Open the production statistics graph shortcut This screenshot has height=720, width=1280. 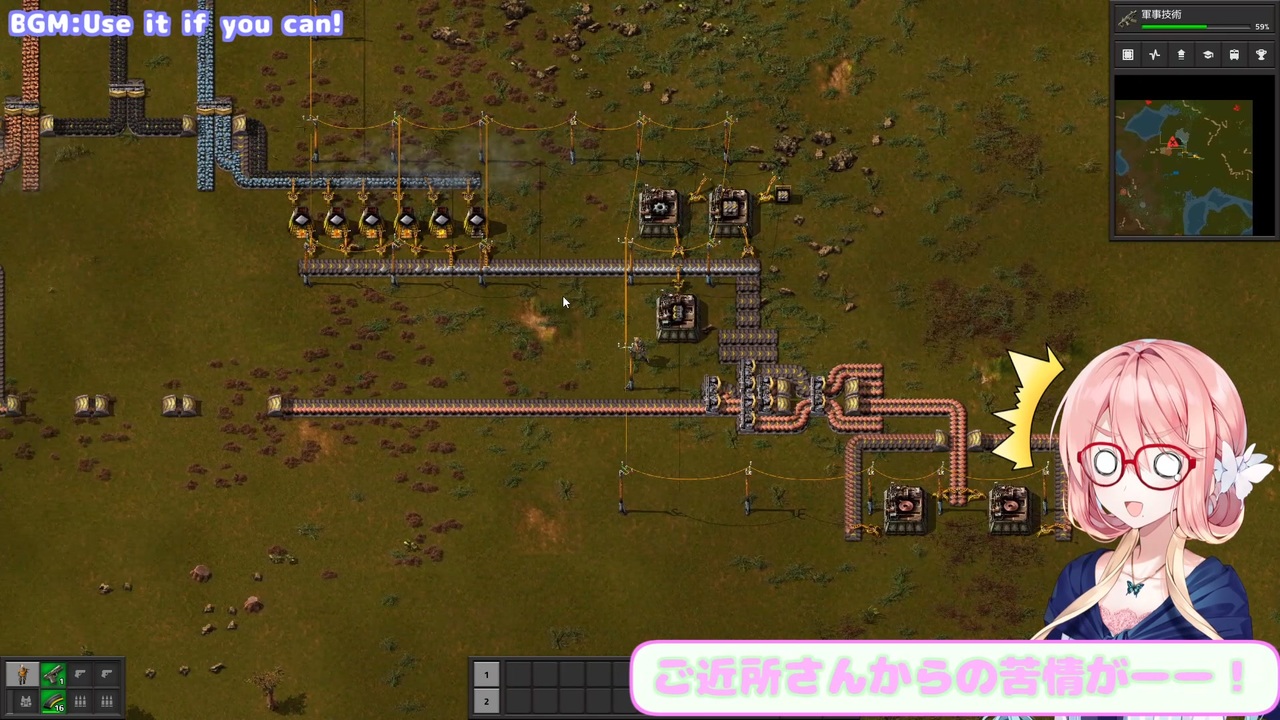pyautogui.click(x=1154, y=55)
